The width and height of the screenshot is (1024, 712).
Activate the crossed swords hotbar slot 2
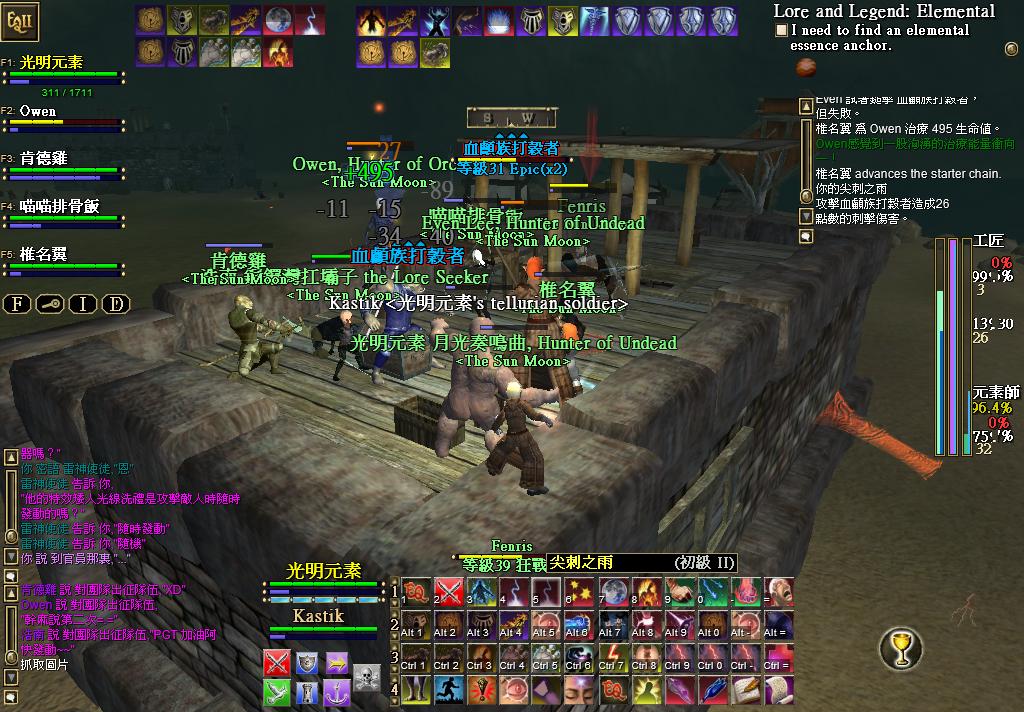pyautogui.click(x=448, y=592)
